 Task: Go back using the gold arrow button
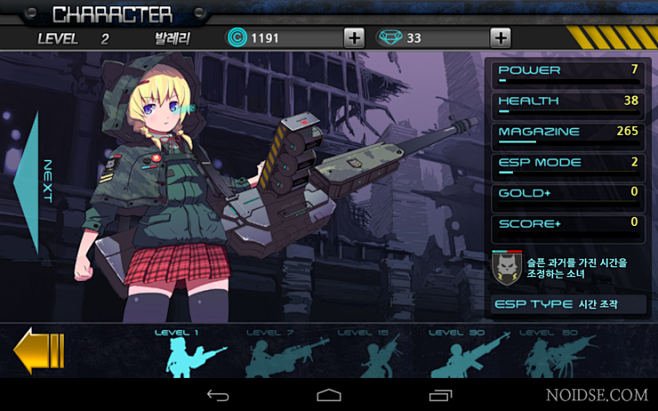[38, 352]
